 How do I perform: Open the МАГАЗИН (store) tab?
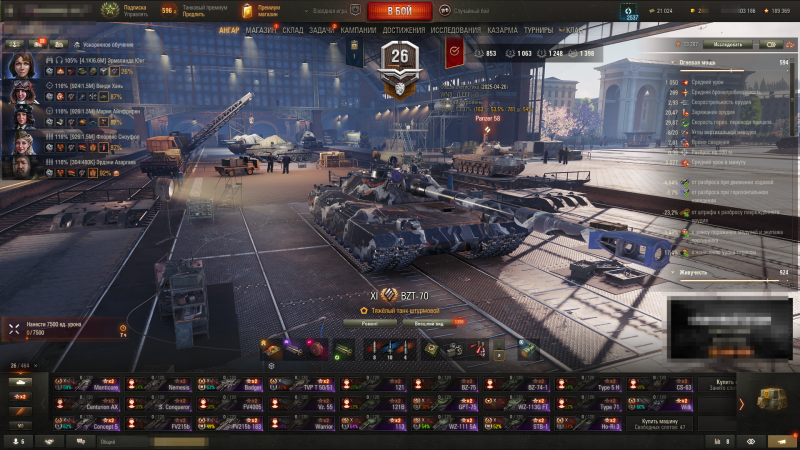[261, 30]
